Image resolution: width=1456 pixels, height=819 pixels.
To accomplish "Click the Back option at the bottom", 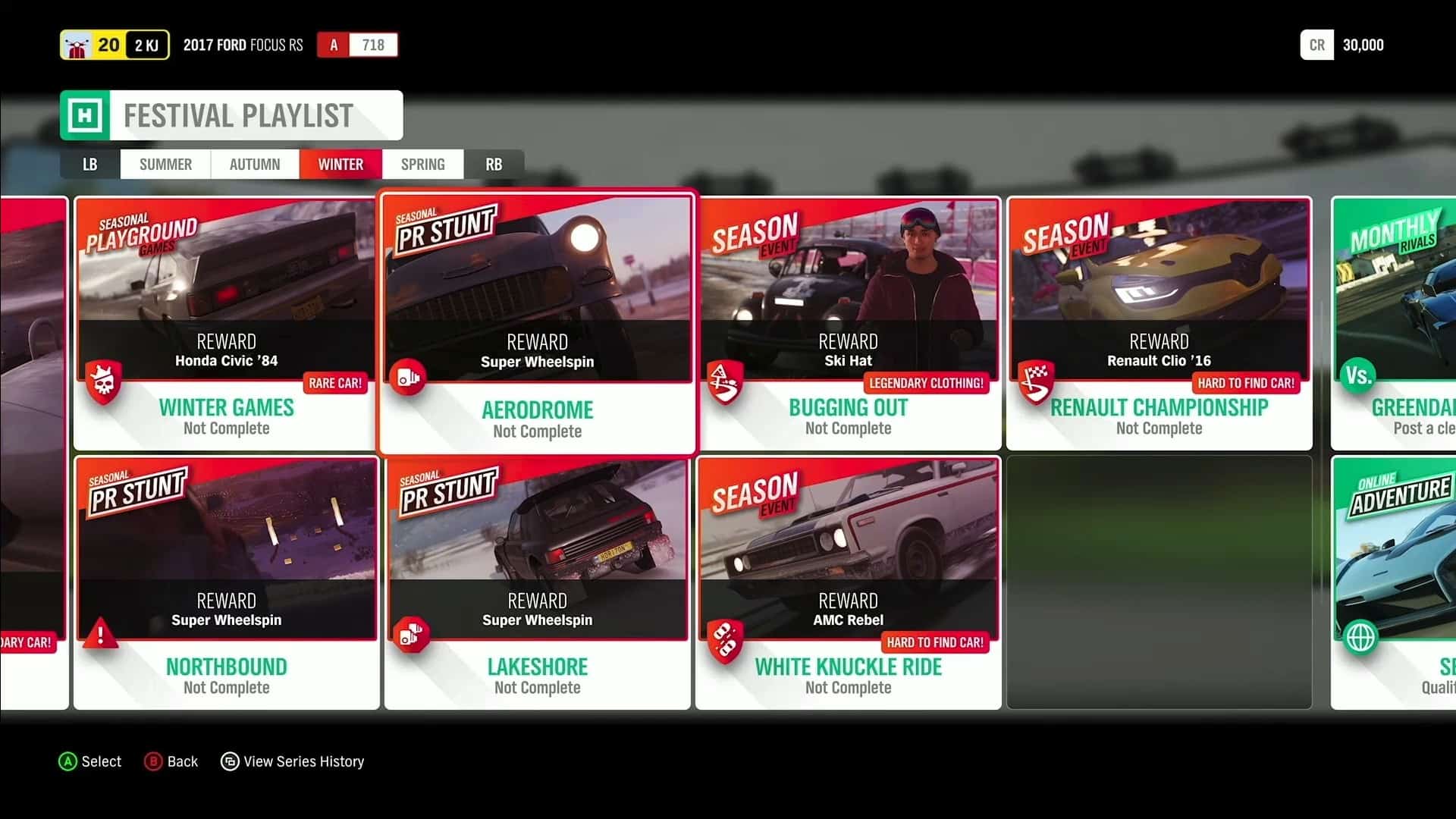I will (171, 761).
